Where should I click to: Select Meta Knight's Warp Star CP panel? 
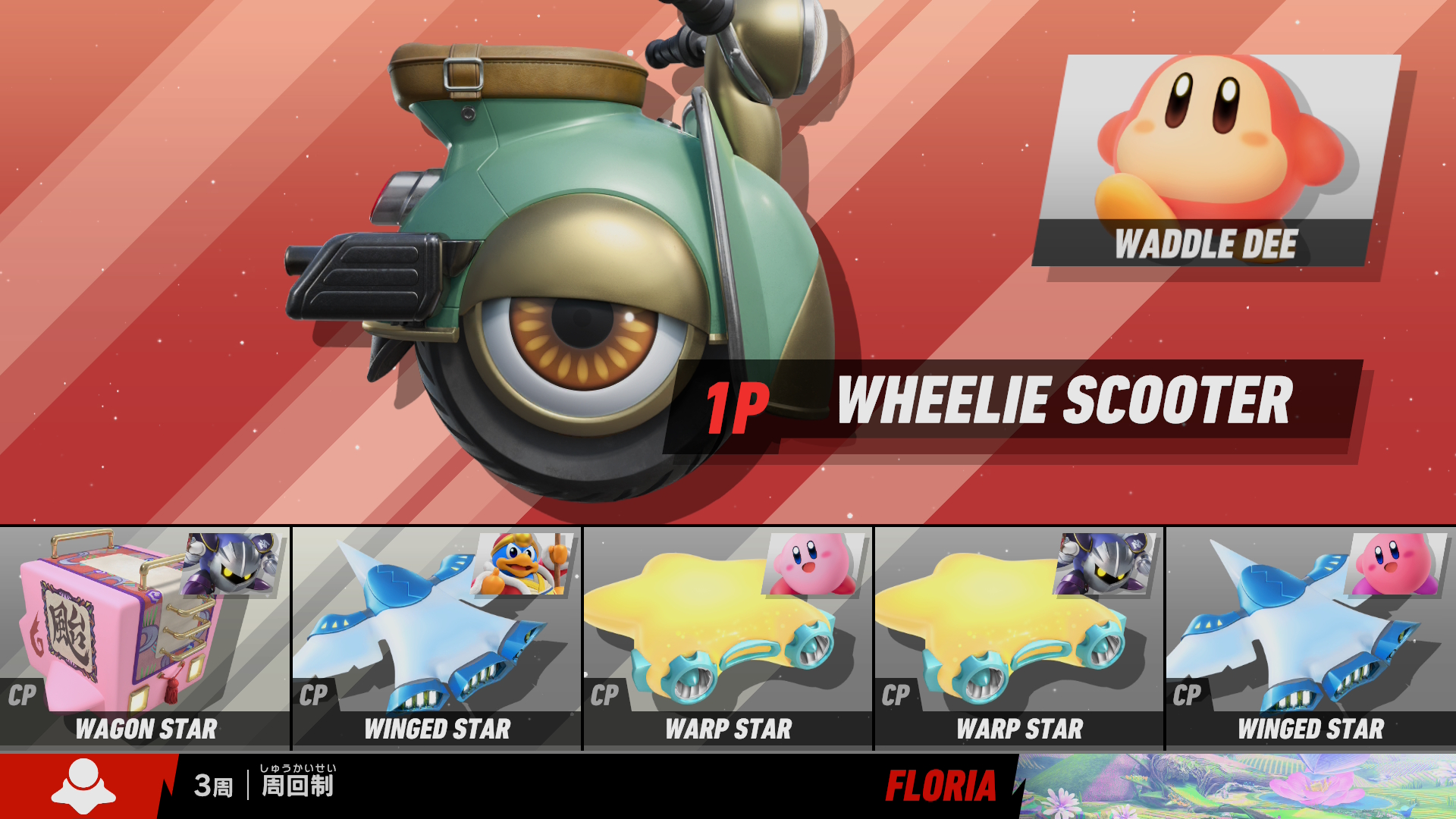click(x=1018, y=638)
